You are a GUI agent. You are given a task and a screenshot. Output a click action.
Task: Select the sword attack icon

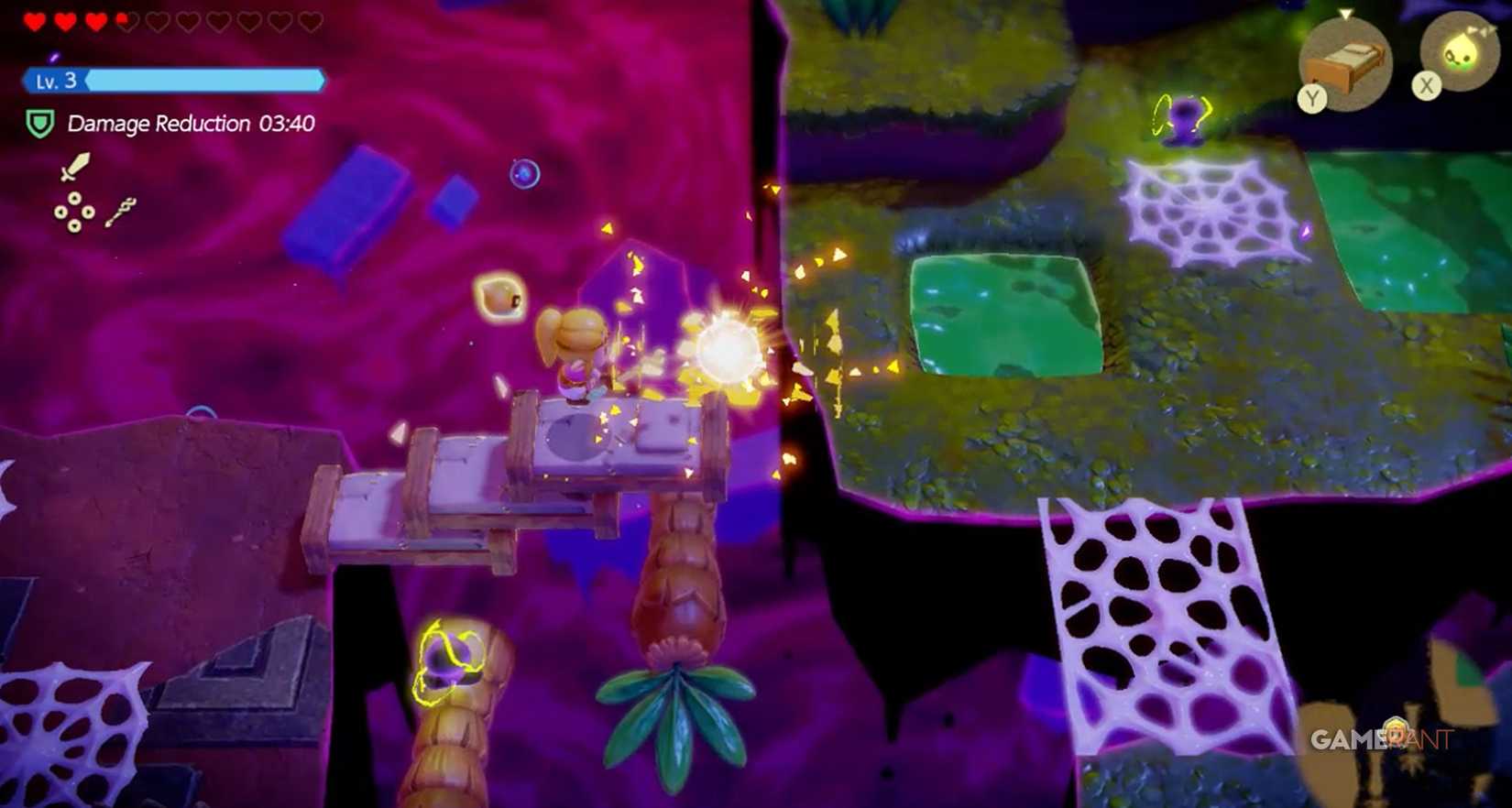click(75, 166)
